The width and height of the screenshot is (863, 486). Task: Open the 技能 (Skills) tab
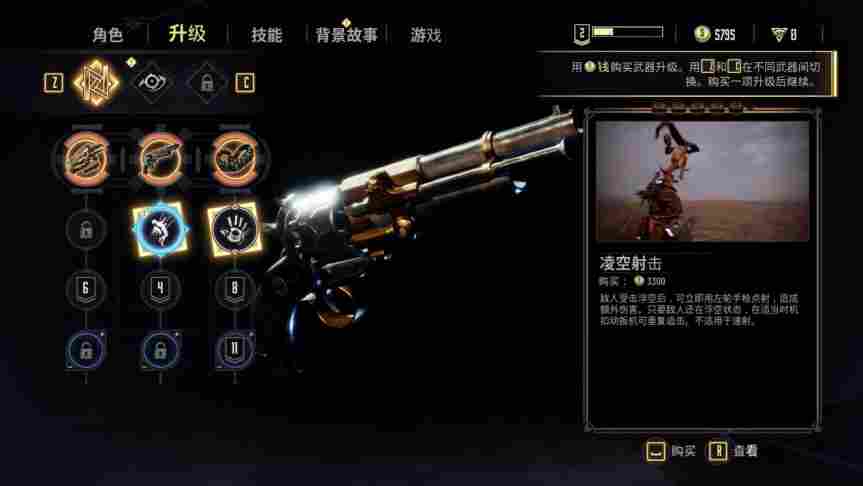266,35
